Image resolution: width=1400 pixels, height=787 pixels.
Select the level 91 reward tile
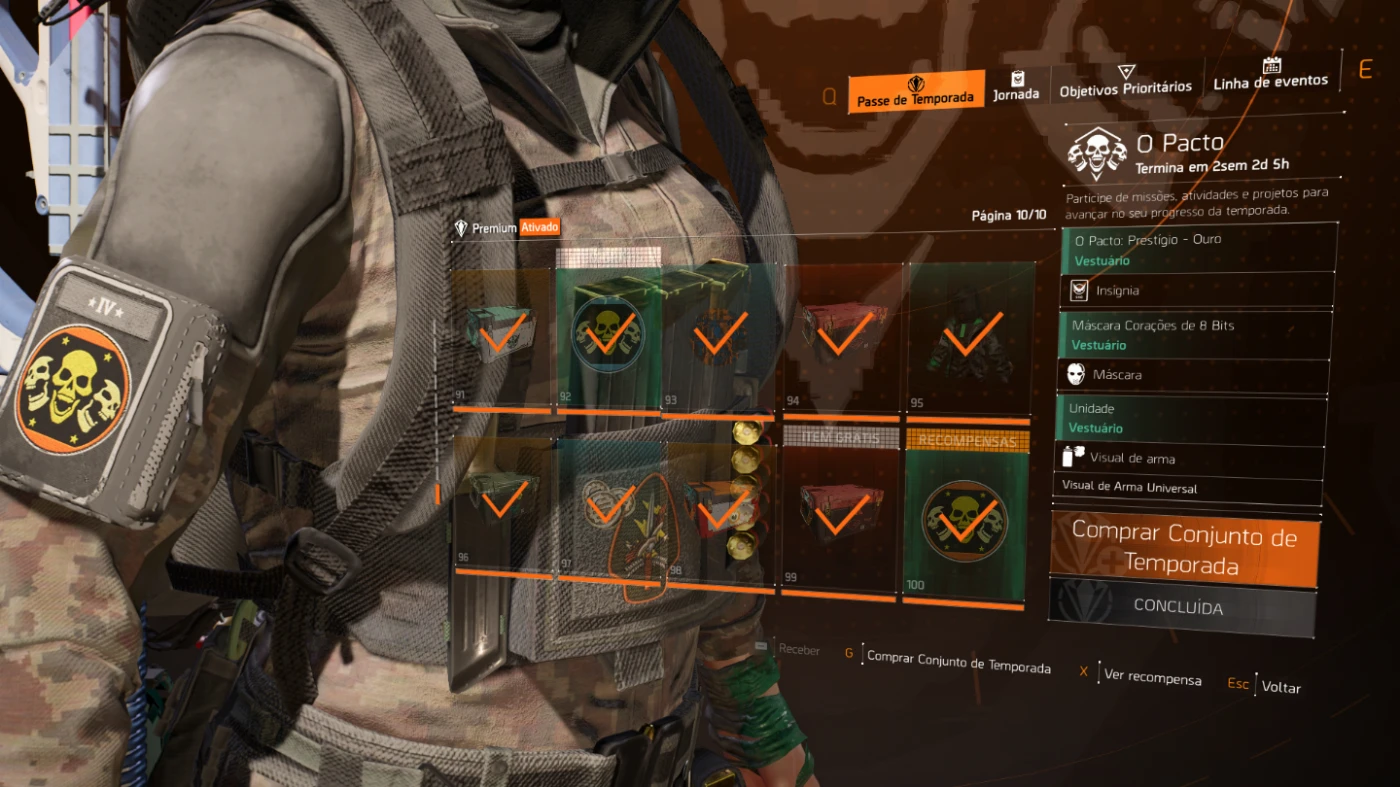(x=500, y=336)
